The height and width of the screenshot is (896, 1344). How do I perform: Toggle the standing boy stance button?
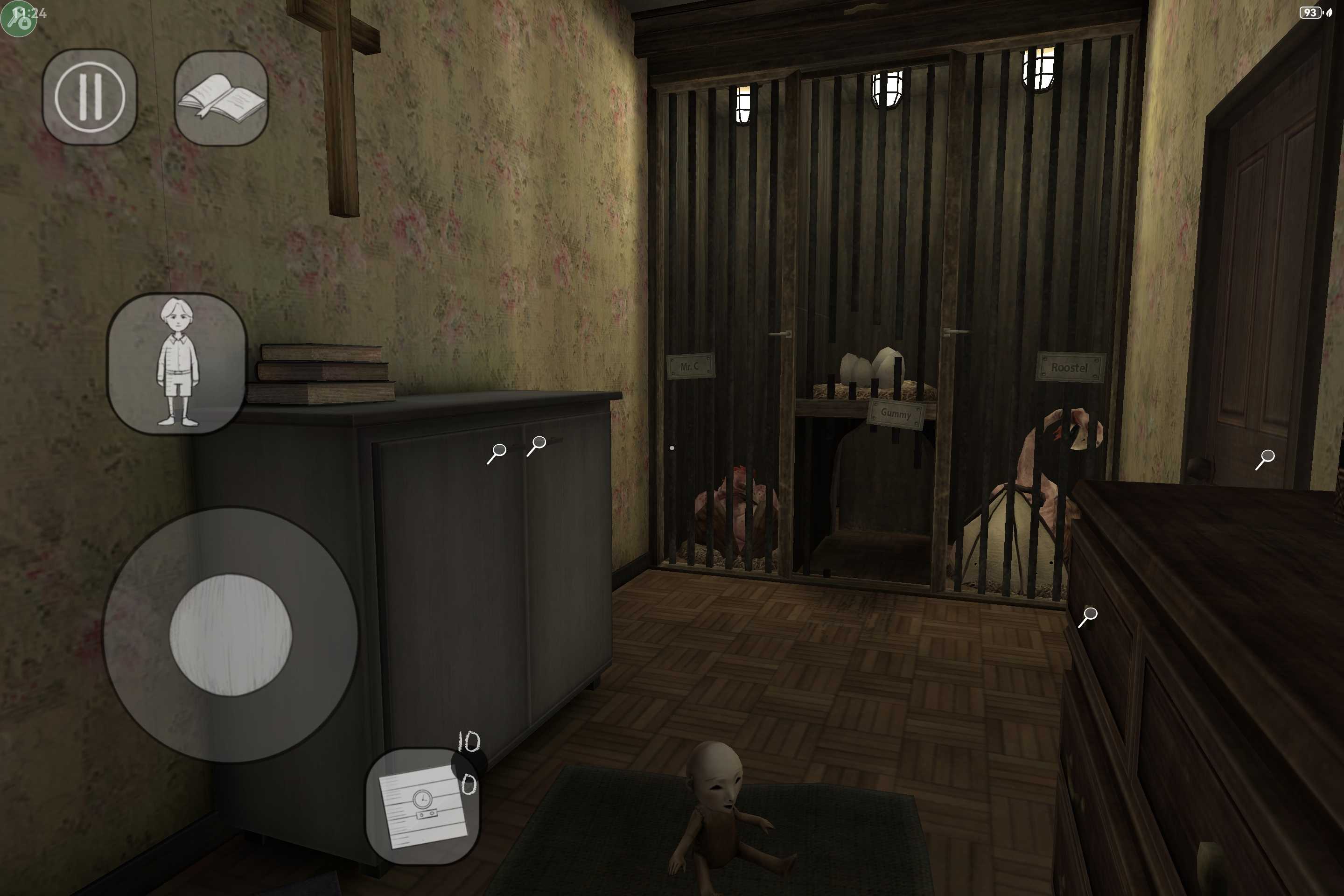[x=177, y=364]
